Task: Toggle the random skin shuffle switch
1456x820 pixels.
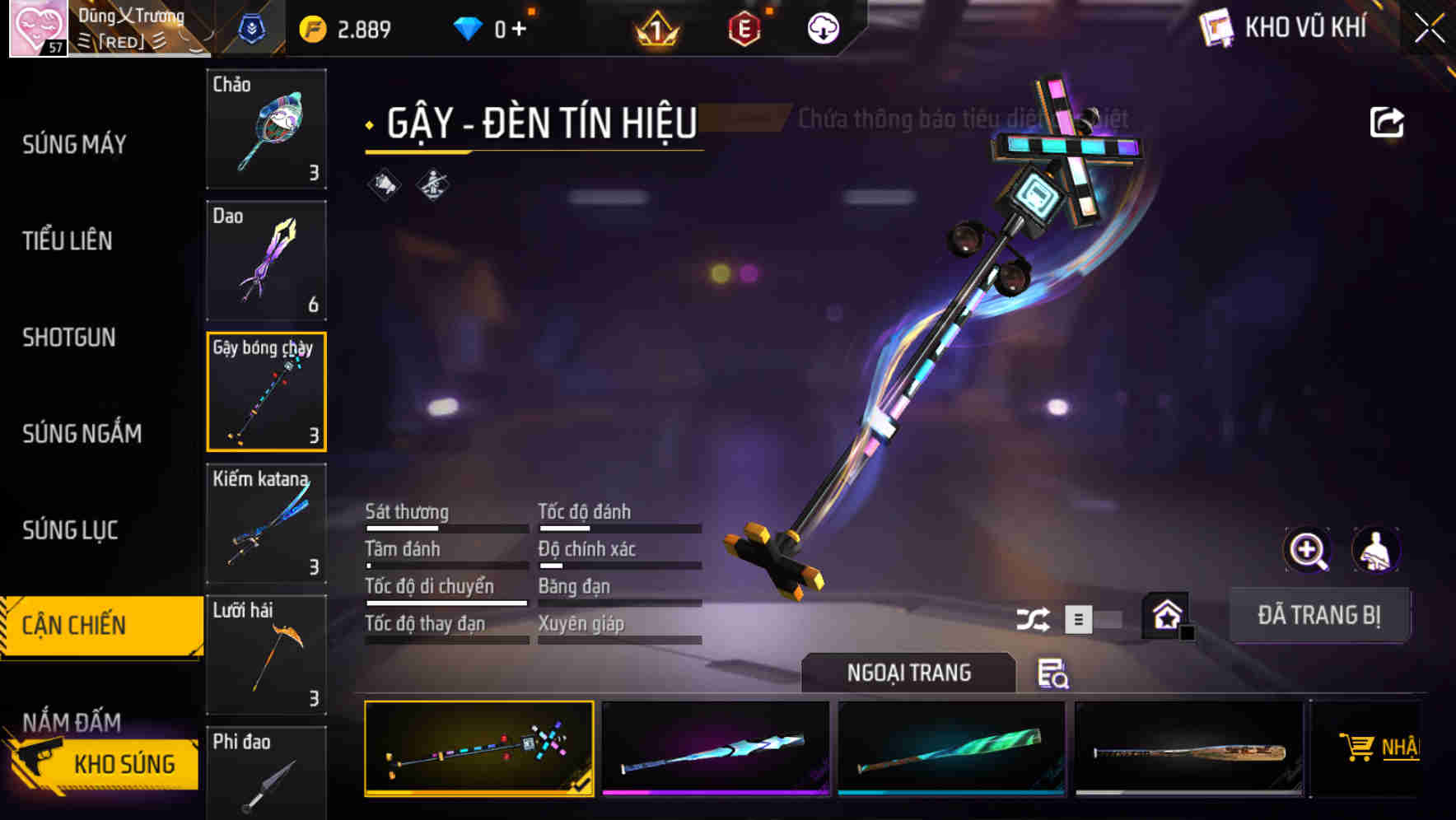Action: (x=1091, y=619)
